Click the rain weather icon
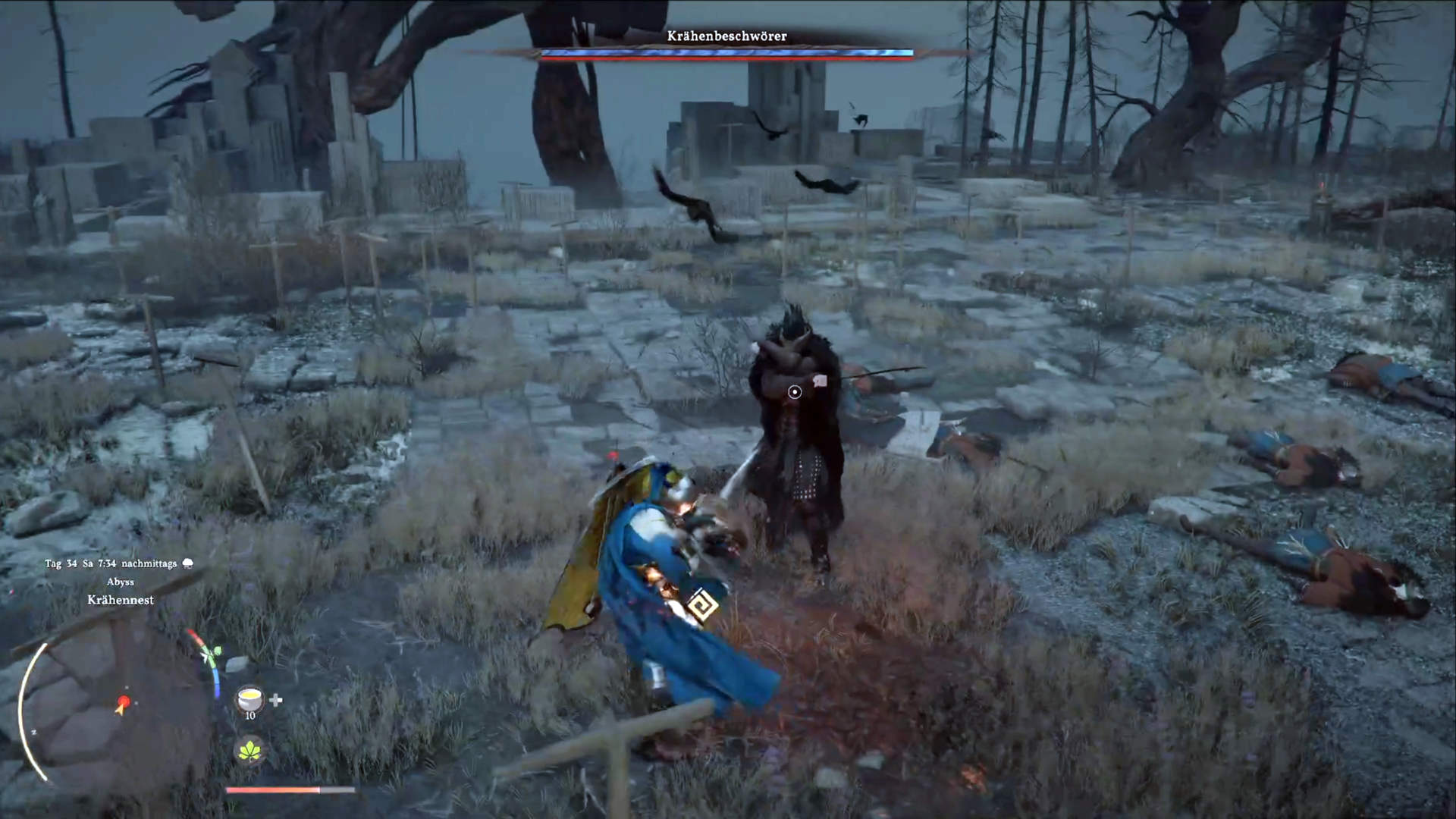This screenshot has width=1456, height=819. [x=188, y=563]
